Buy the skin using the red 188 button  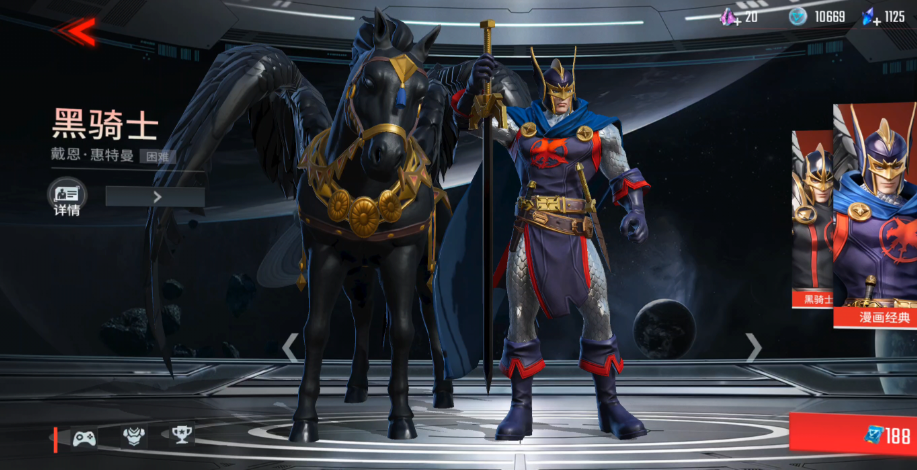point(855,435)
